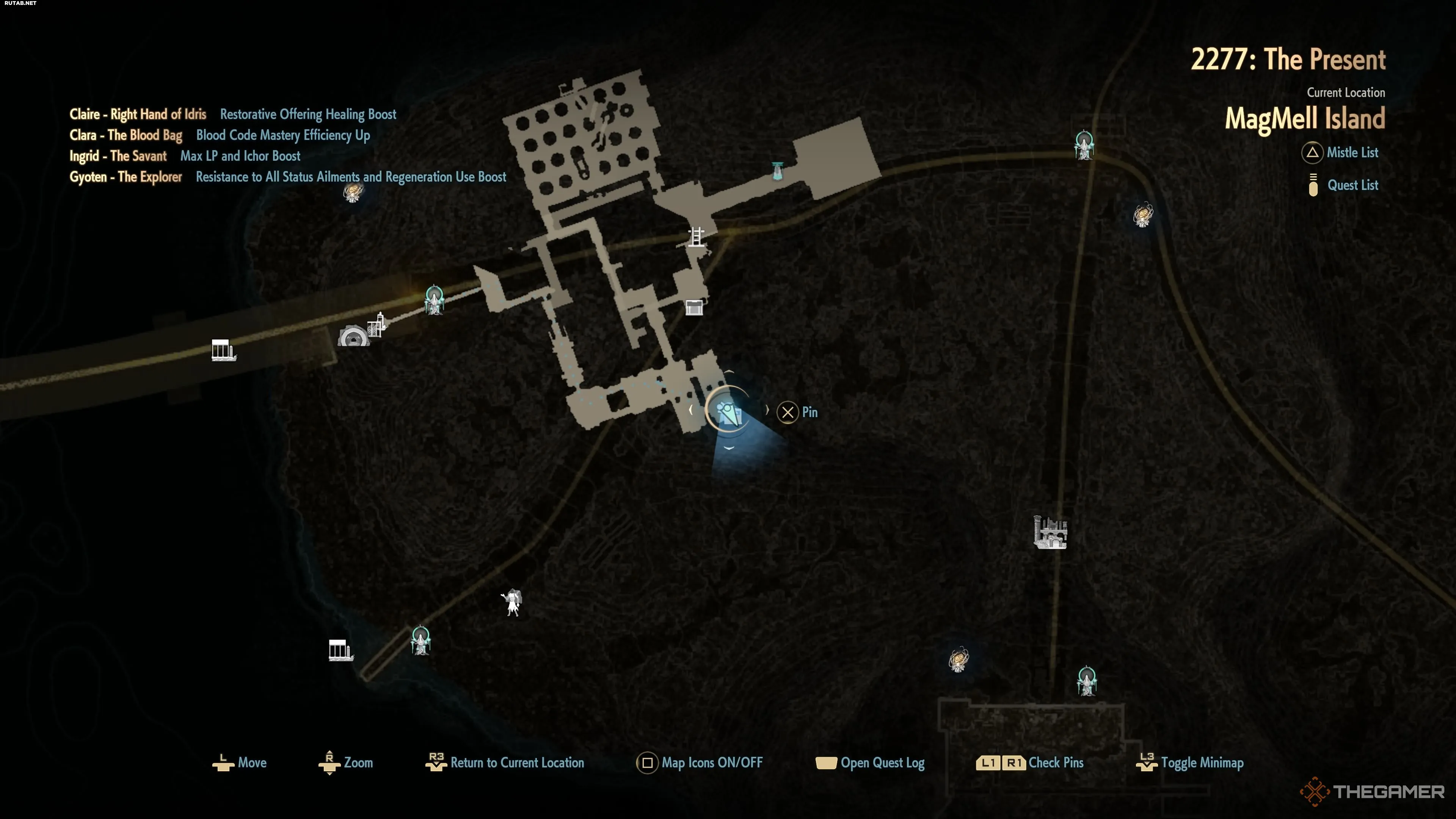Image resolution: width=1456 pixels, height=819 pixels.
Task: Select the teal pedestal marker by the corridor
Action: click(x=778, y=170)
